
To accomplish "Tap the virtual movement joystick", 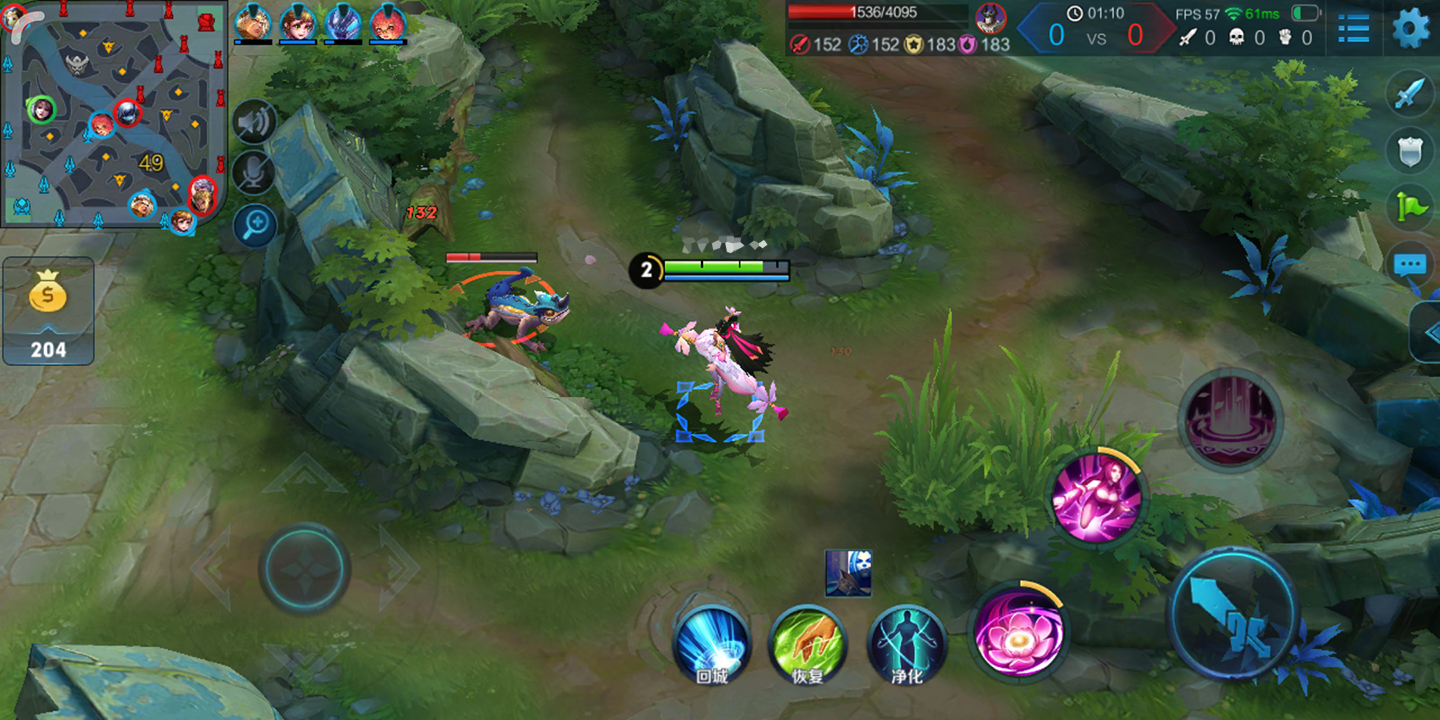I will (304, 568).
